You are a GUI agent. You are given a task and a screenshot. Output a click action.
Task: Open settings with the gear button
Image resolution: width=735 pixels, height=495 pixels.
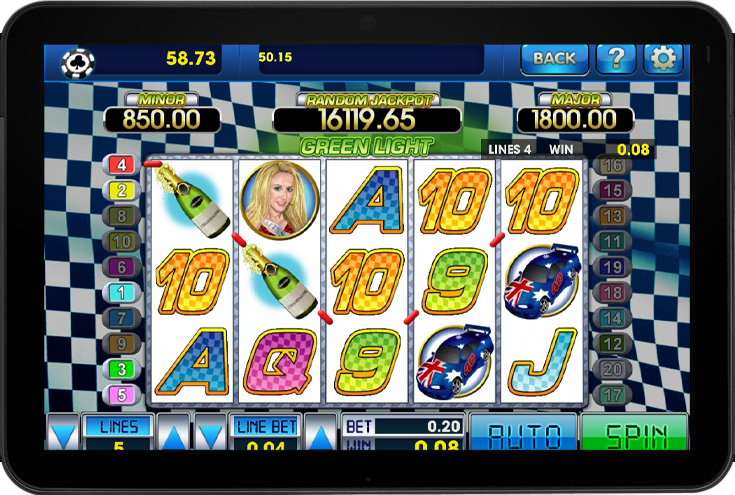click(x=663, y=58)
